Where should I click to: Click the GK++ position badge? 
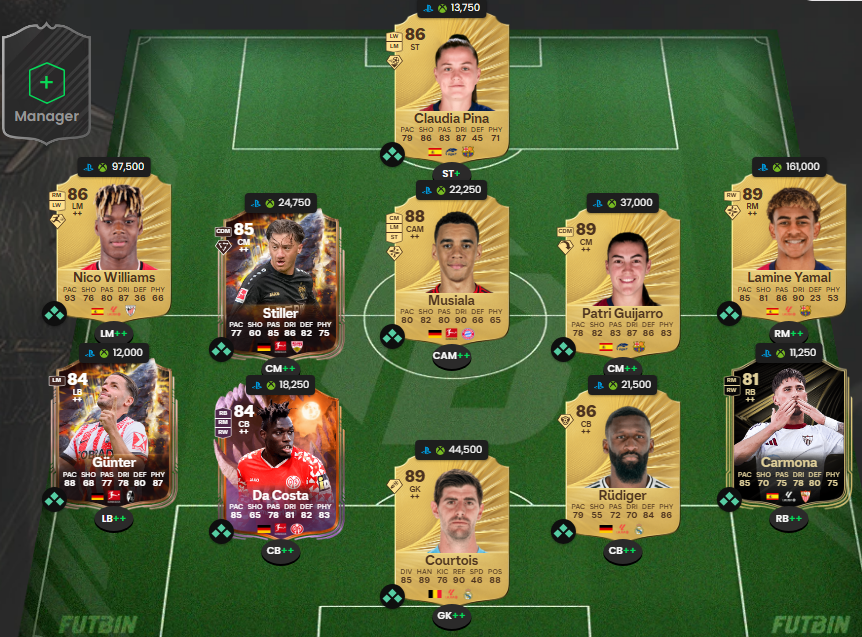(451, 616)
